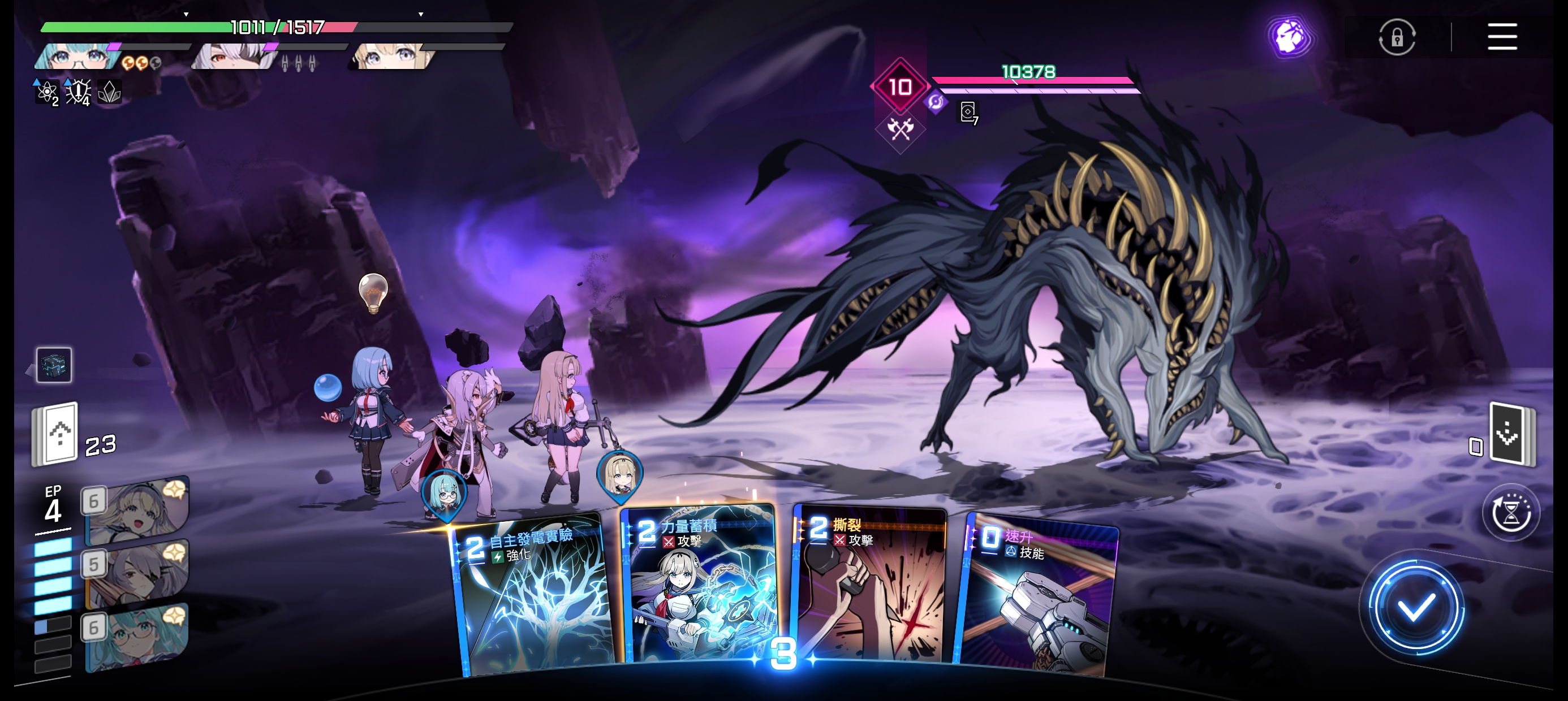Inspect the enemy's card status icon
This screenshot has width=1568, height=701.
[x=968, y=112]
